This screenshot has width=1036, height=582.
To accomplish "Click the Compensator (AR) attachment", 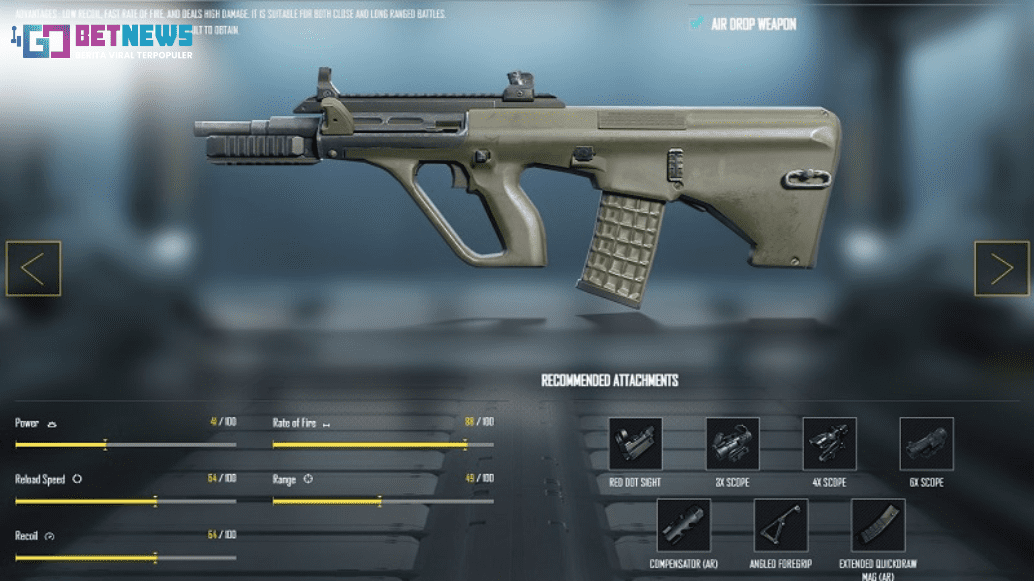I will [x=683, y=526].
